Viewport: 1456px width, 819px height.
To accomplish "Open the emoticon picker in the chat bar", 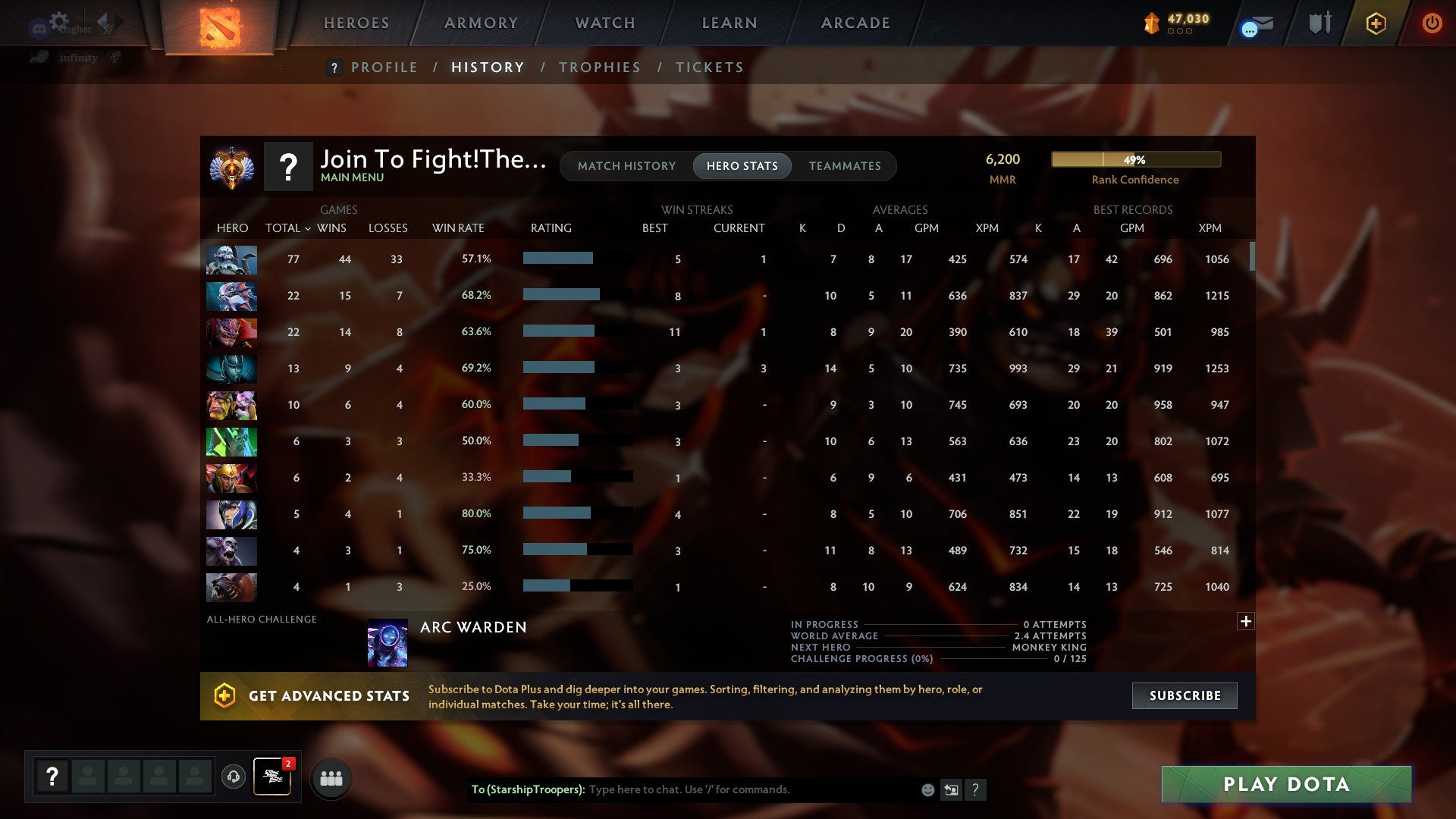I will [x=927, y=789].
